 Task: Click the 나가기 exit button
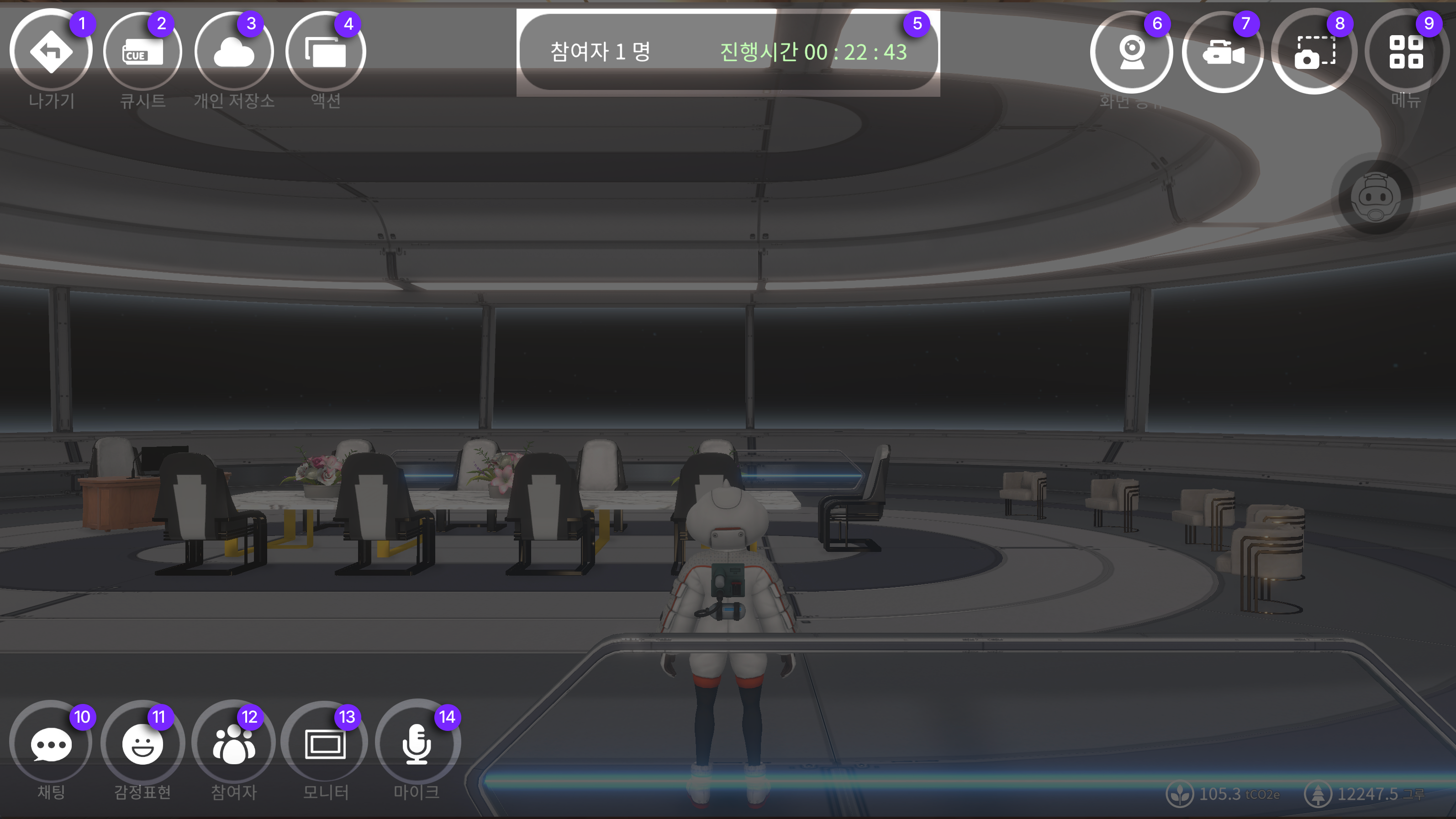[51, 52]
